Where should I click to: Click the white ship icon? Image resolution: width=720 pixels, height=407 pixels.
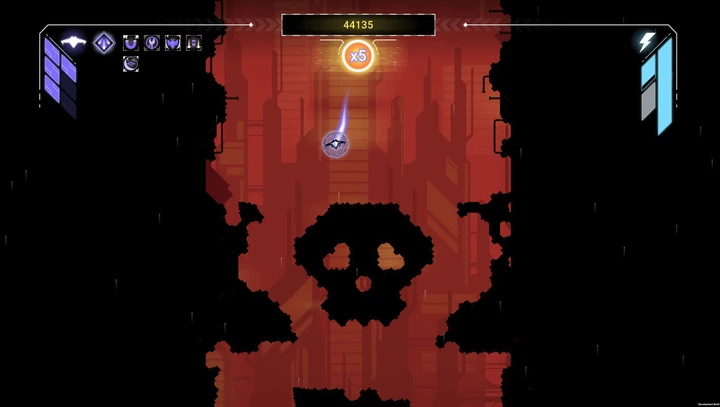click(73, 42)
